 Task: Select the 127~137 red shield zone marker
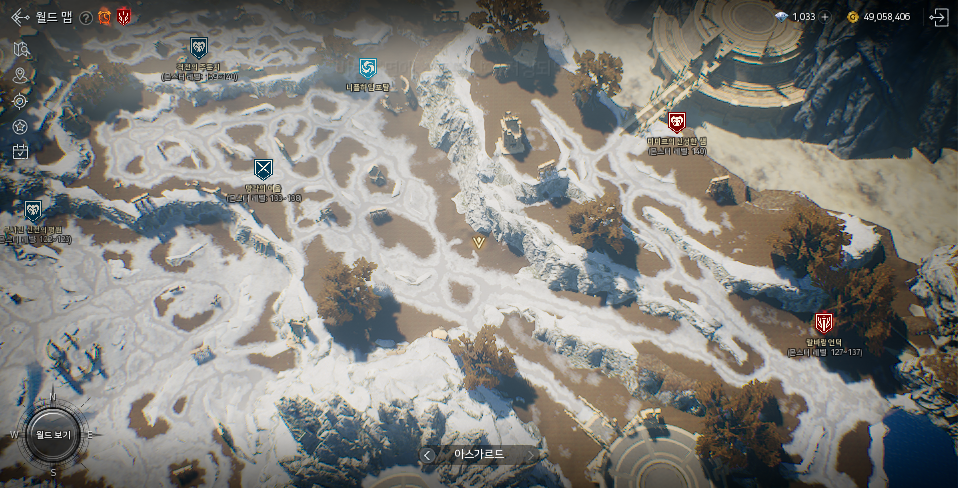pyautogui.click(x=824, y=323)
